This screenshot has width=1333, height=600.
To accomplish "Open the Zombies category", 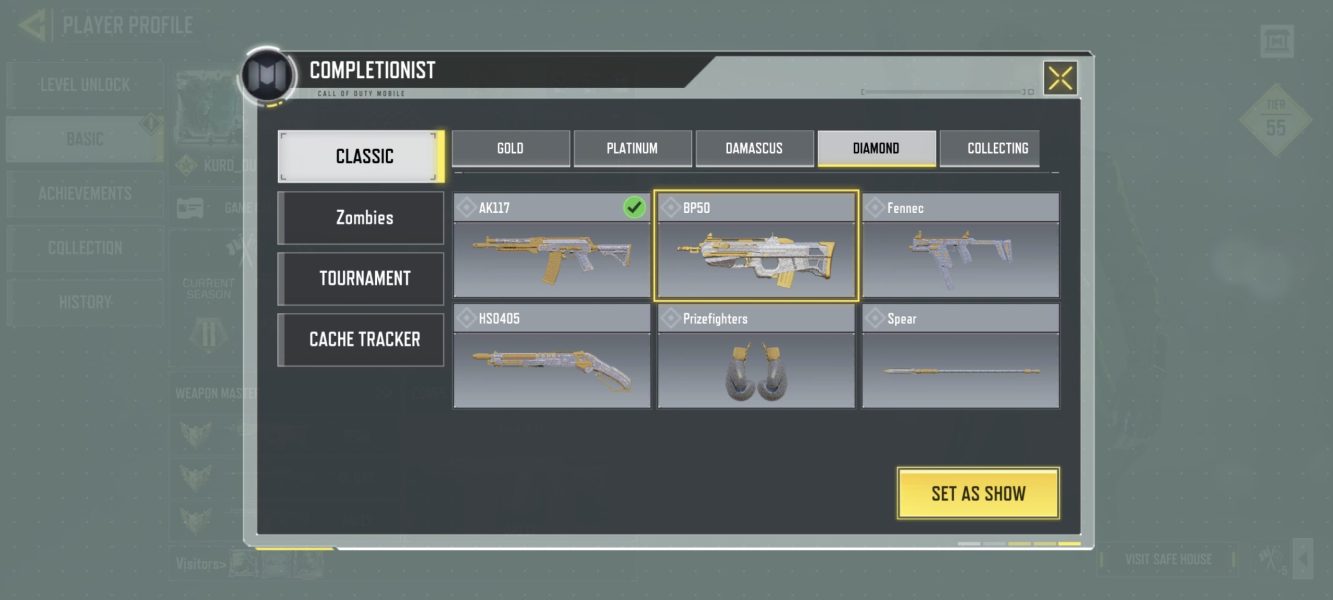I will point(361,217).
